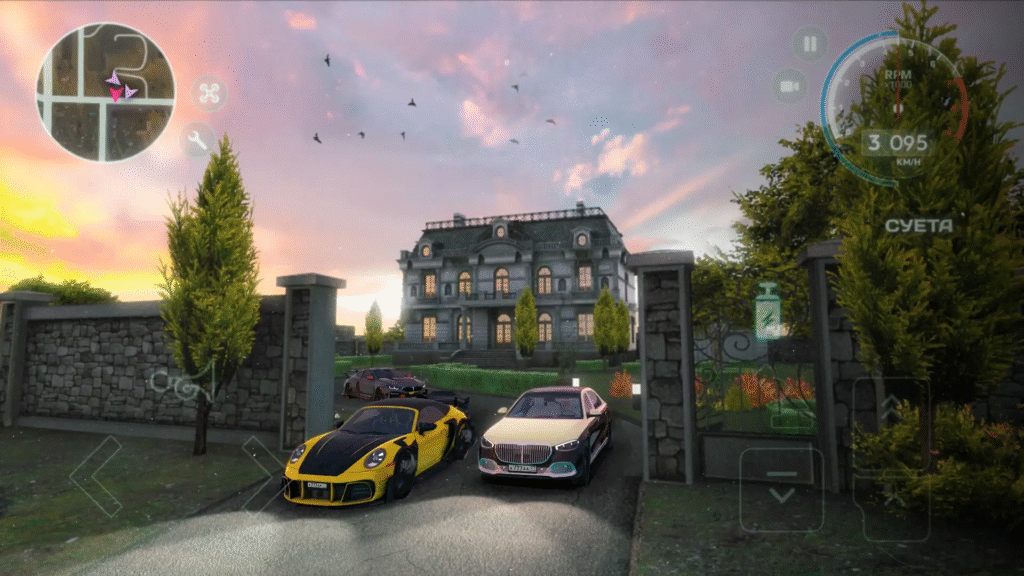Tap the brake pedal with down arrow
This screenshot has width=1024, height=576.
[x=781, y=489]
